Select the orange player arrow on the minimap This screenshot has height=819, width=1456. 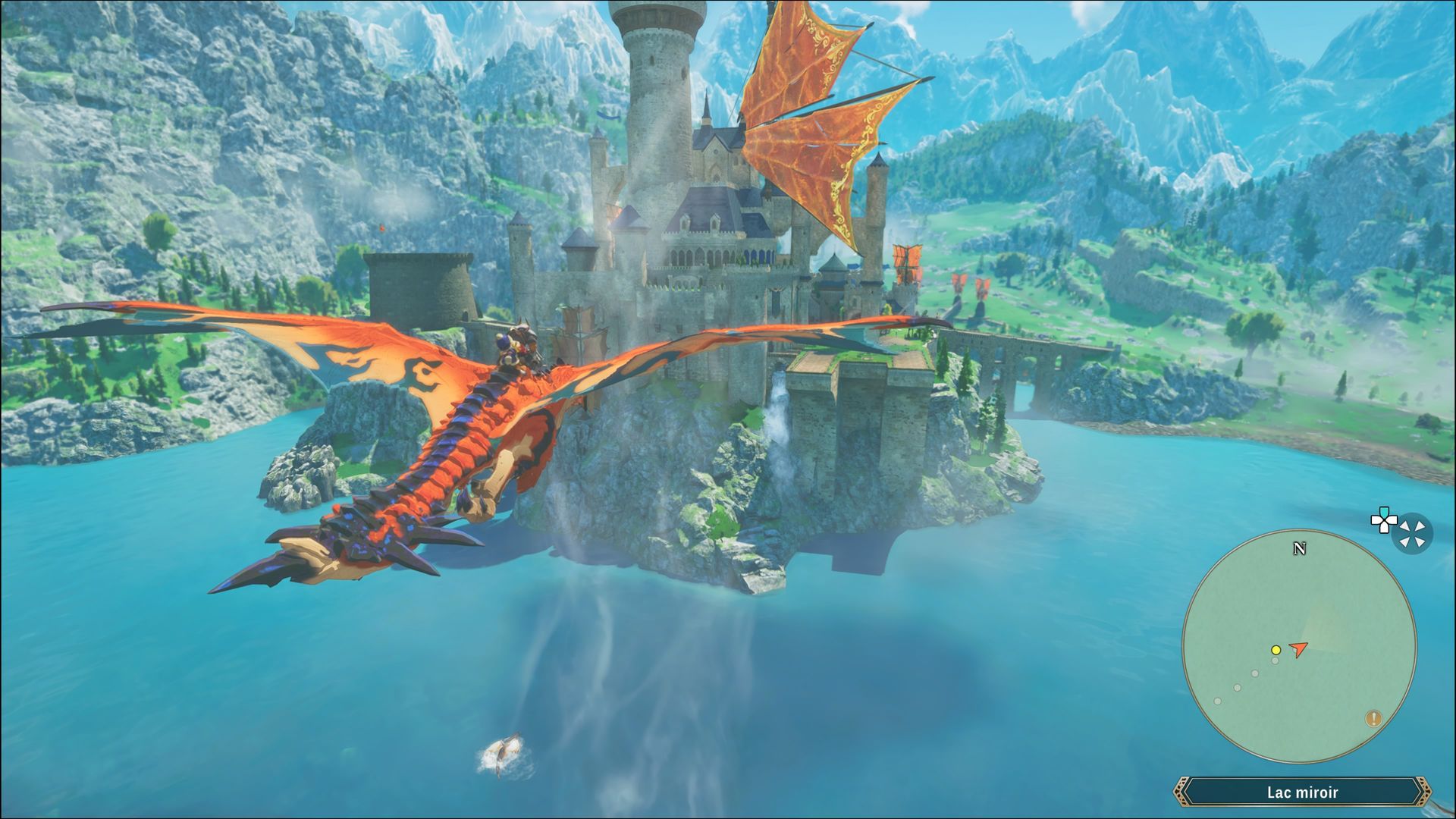pyautogui.click(x=1300, y=649)
